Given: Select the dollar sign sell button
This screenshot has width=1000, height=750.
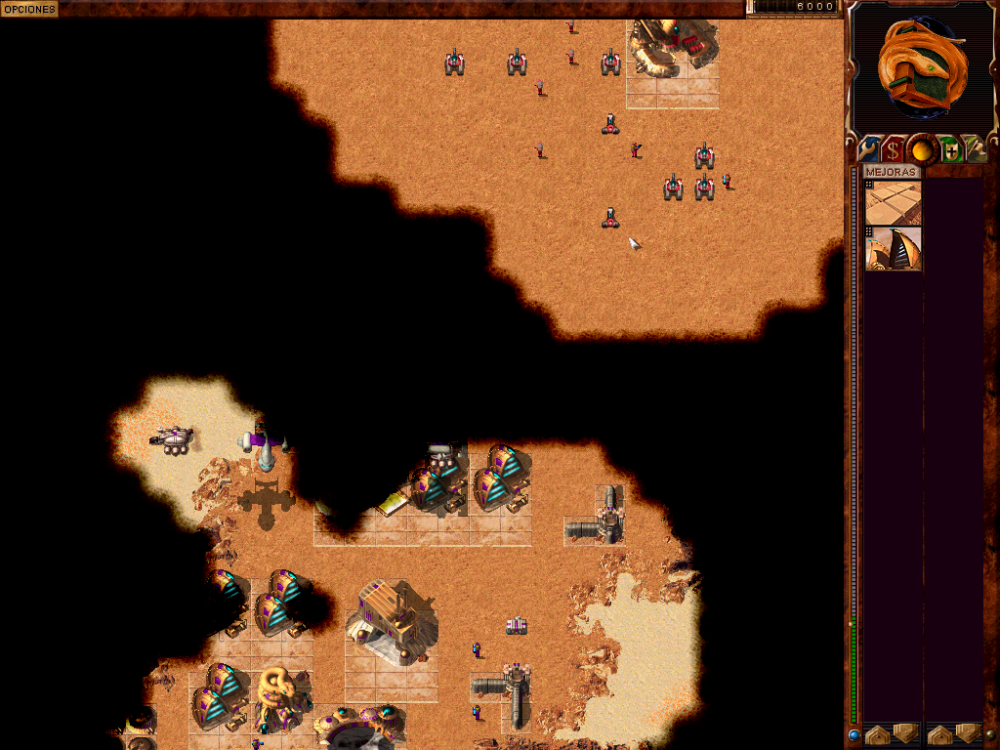Looking at the screenshot, I should coord(893,150).
